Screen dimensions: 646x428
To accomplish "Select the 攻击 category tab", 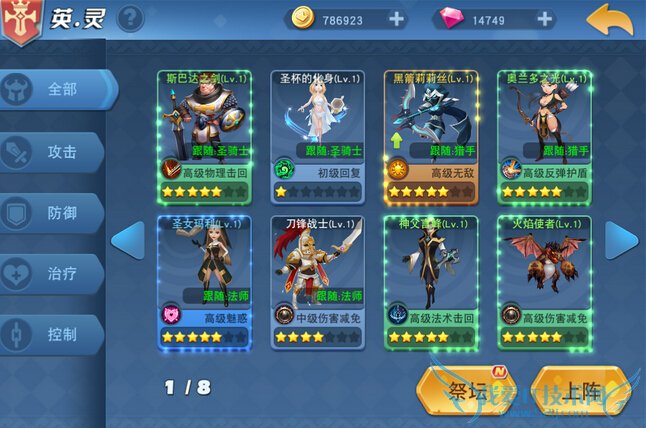I will pyautogui.click(x=57, y=152).
